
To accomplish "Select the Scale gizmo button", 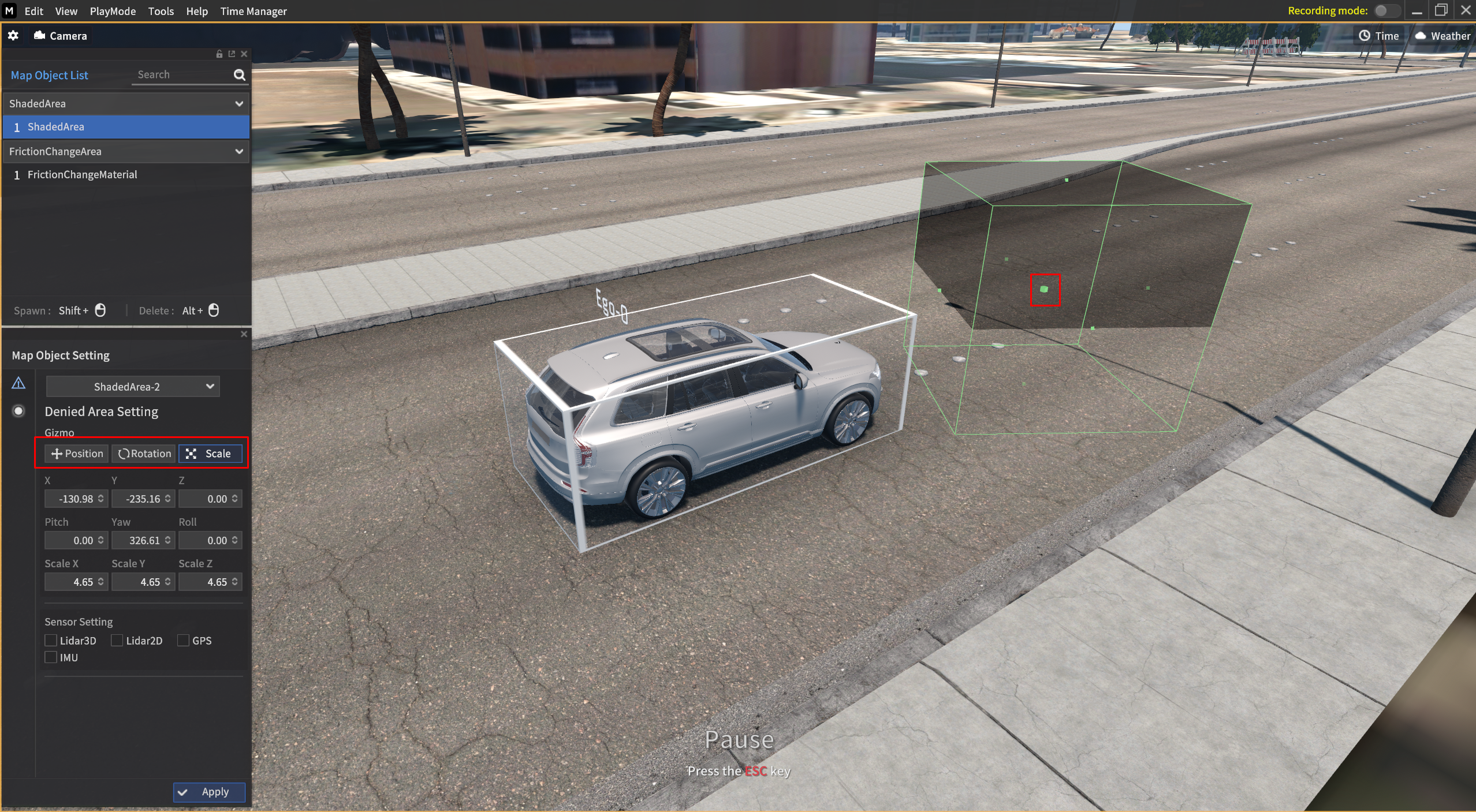I will pos(210,454).
